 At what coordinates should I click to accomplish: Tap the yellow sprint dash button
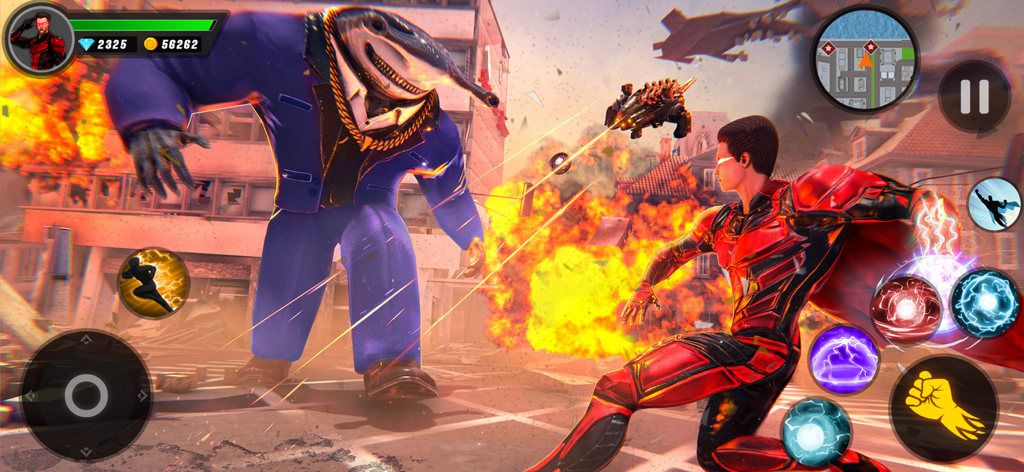[153, 284]
